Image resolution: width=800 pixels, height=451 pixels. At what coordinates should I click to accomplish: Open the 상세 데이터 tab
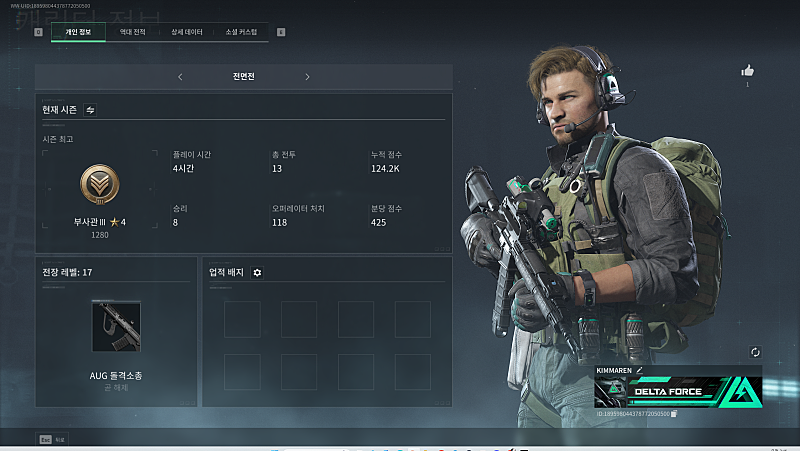187,32
